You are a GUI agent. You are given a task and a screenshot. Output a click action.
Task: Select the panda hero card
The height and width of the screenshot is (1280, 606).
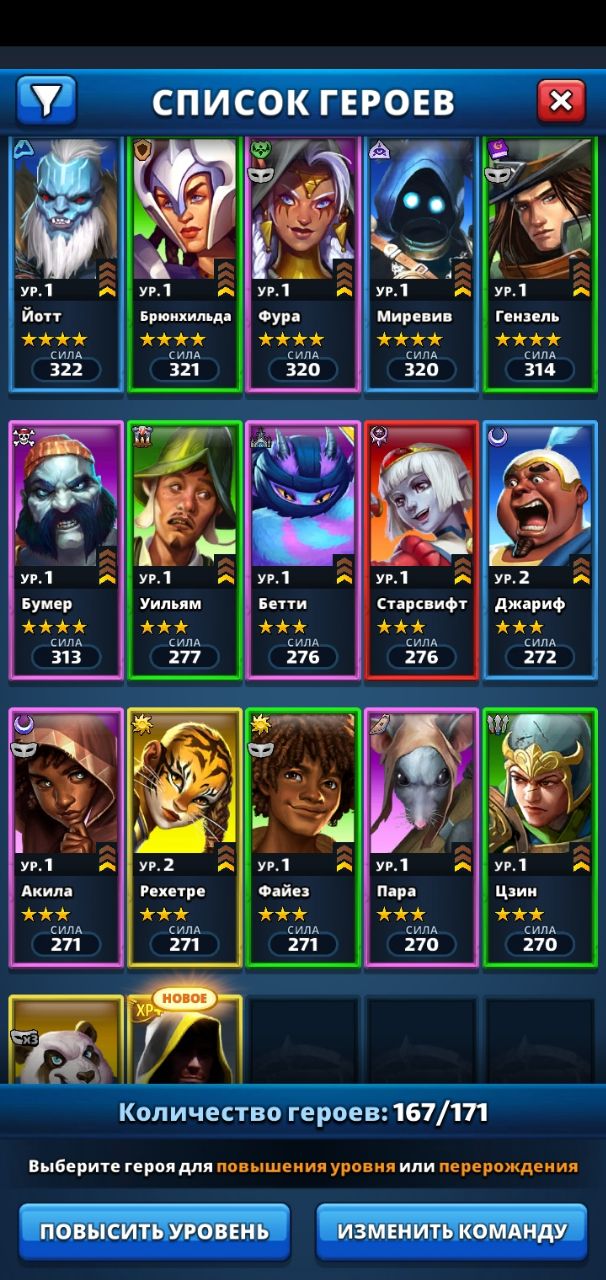(66, 1040)
